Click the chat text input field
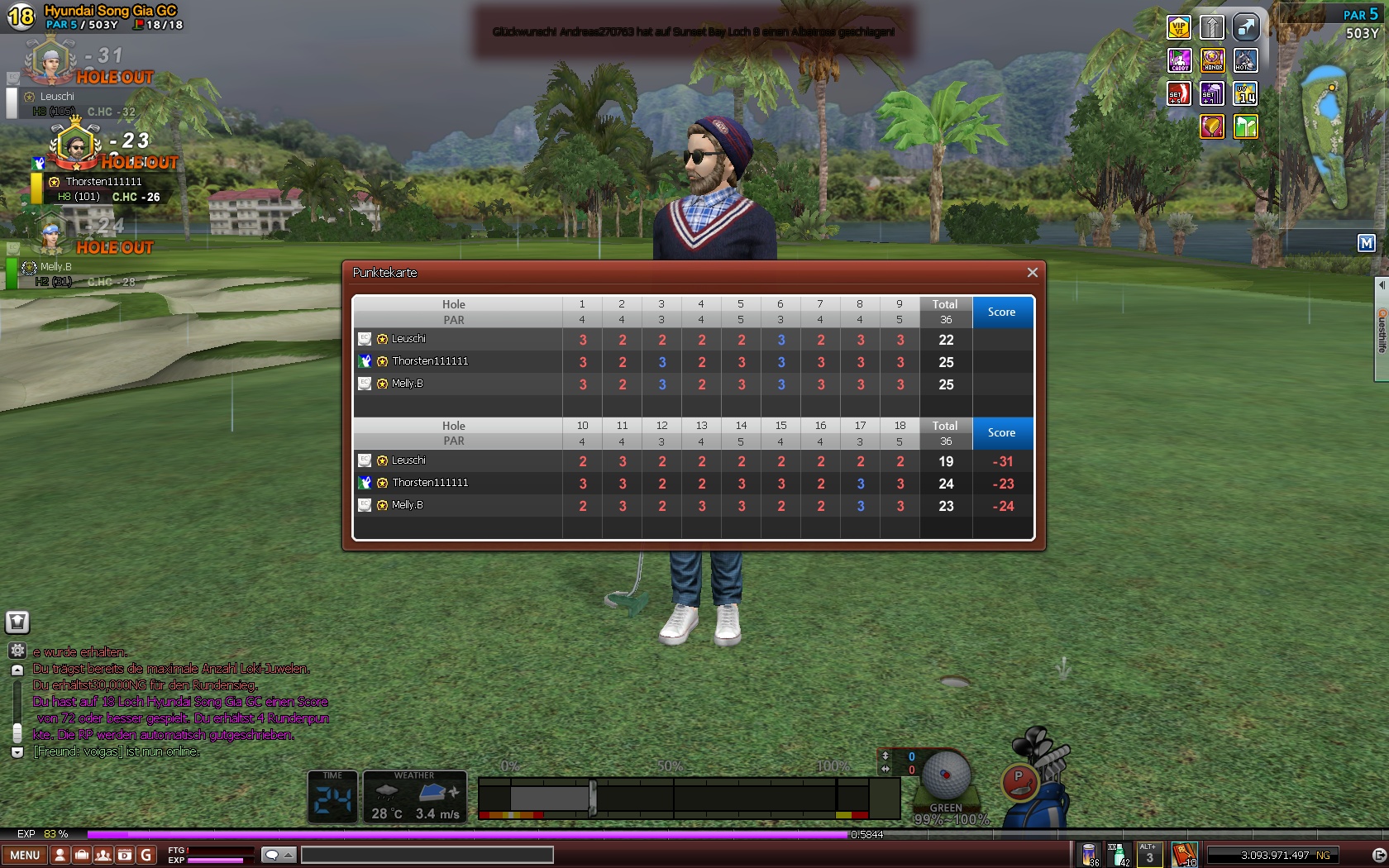This screenshot has height=868, width=1389. tap(427, 855)
